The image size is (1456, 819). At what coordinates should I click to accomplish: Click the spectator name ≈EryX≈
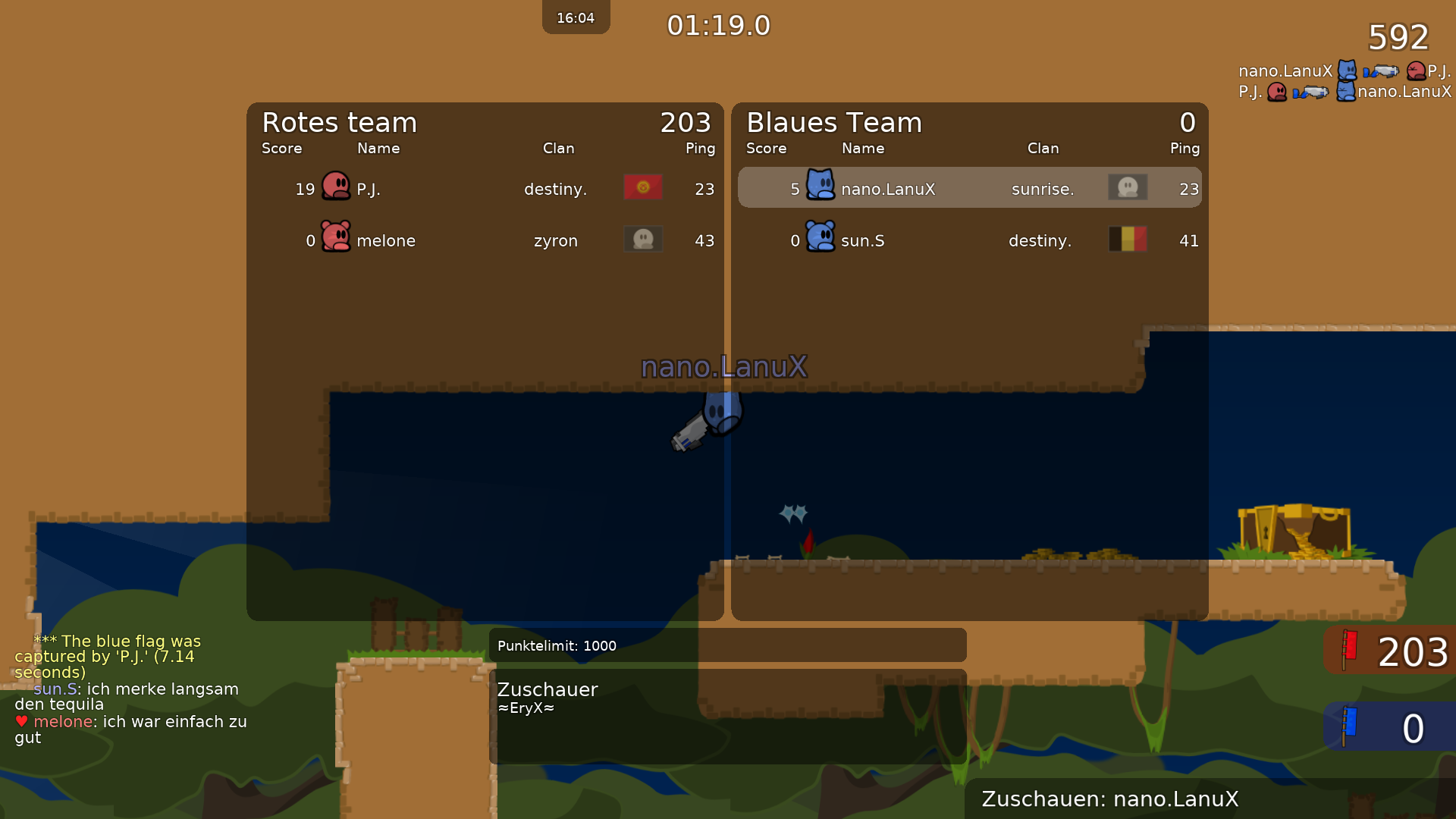click(x=526, y=708)
